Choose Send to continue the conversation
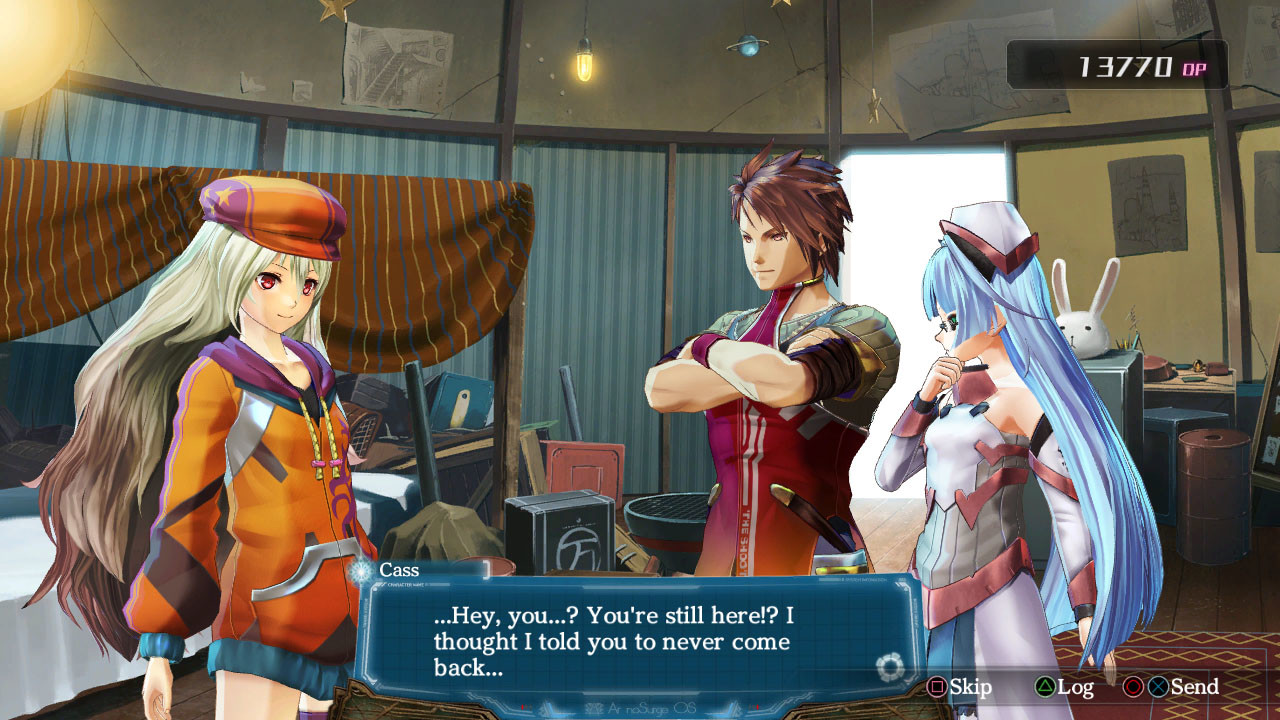This screenshot has width=1280, height=720. (1182, 687)
